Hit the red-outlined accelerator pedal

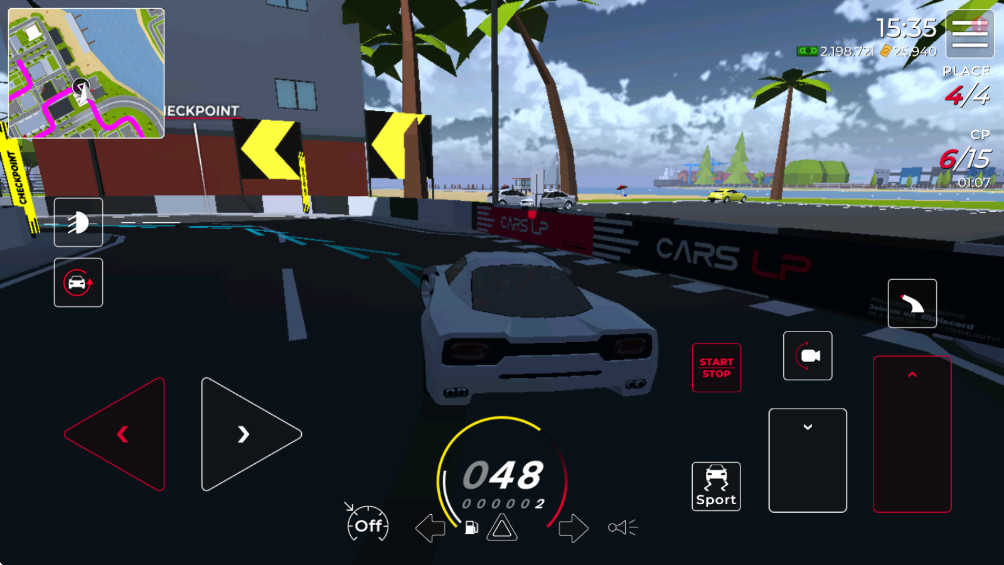click(911, 434)
